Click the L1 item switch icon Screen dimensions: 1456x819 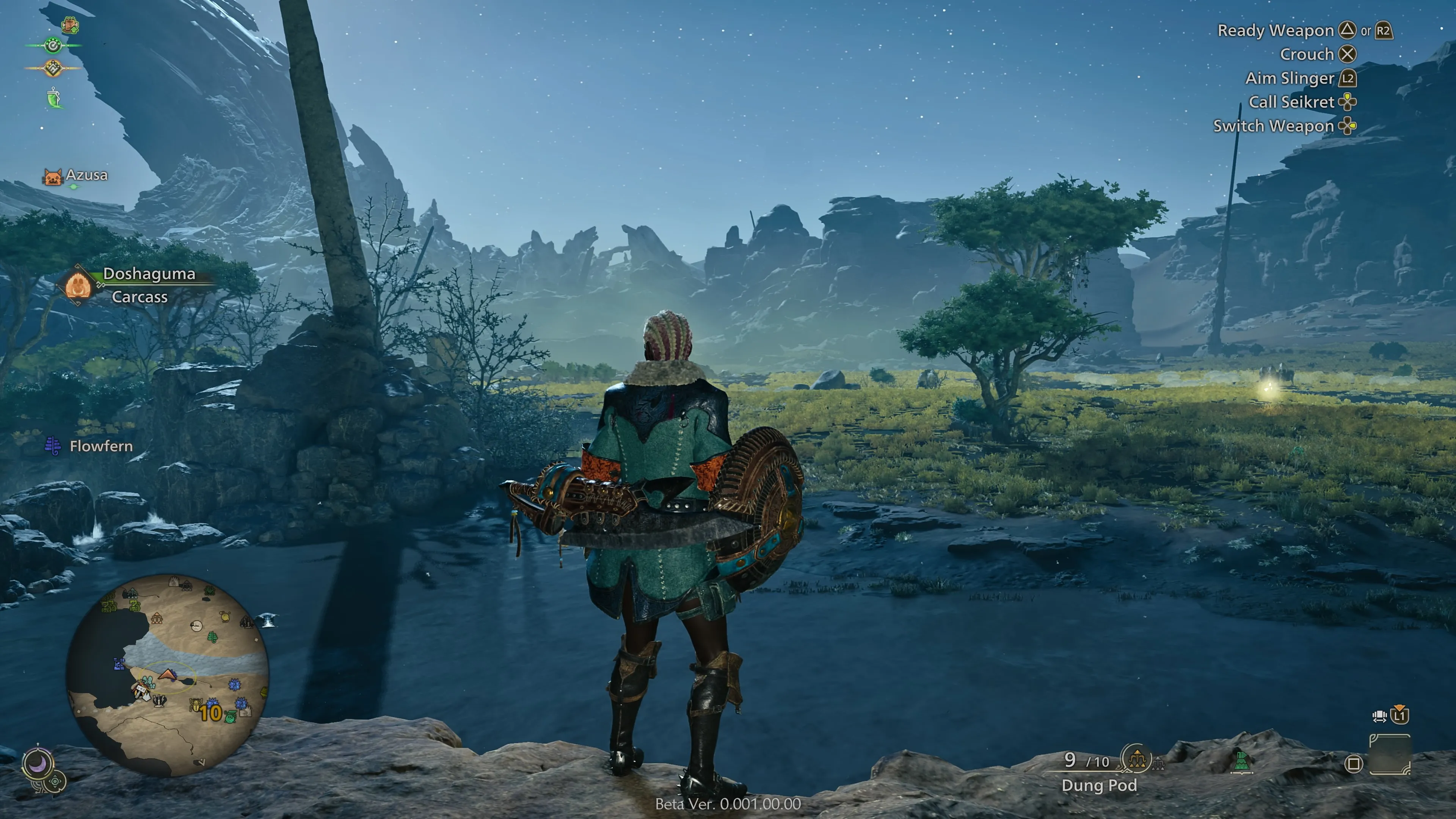[x=1400, y=716]
